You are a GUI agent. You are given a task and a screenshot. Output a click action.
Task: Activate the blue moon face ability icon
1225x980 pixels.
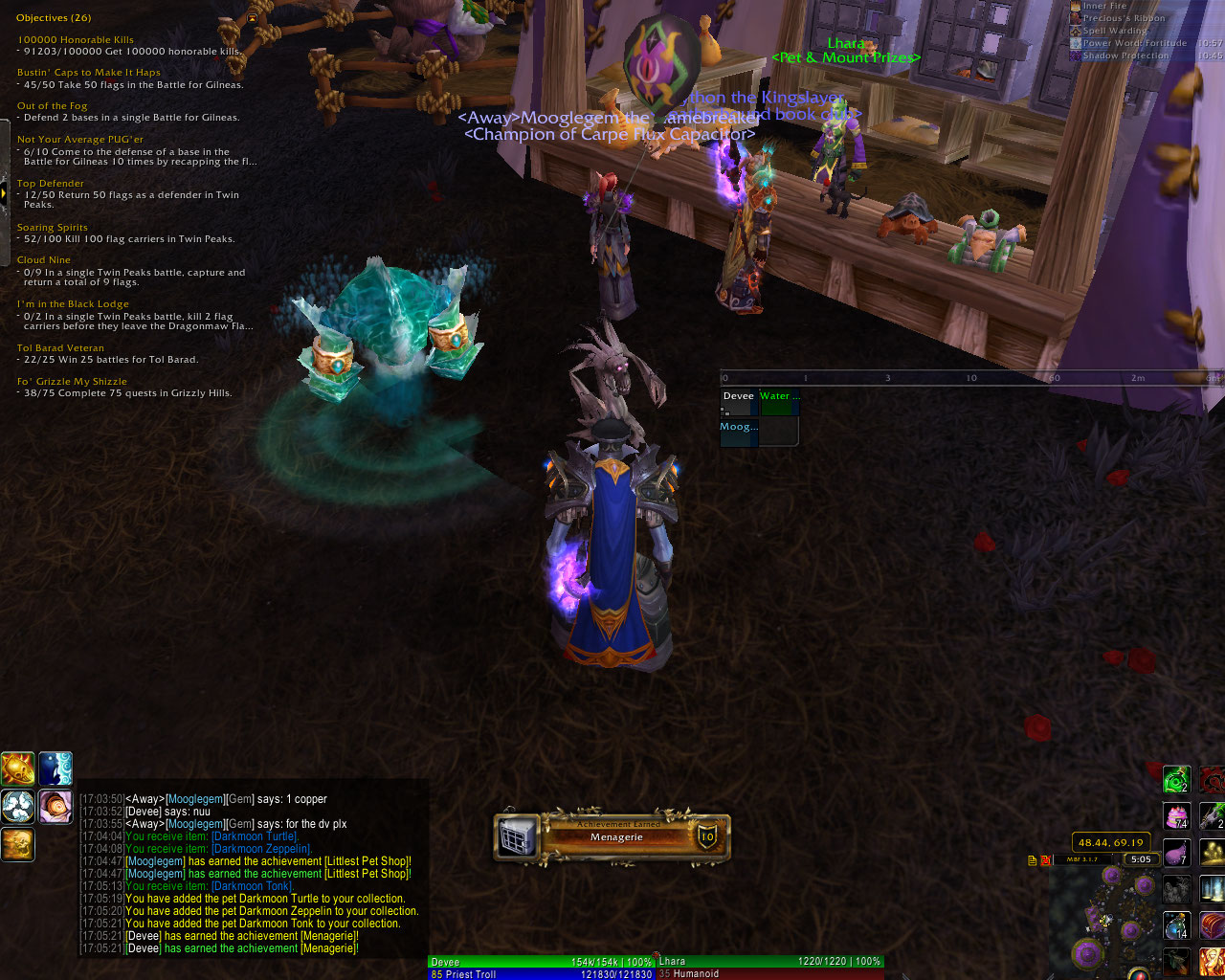[x=56, y=768]
